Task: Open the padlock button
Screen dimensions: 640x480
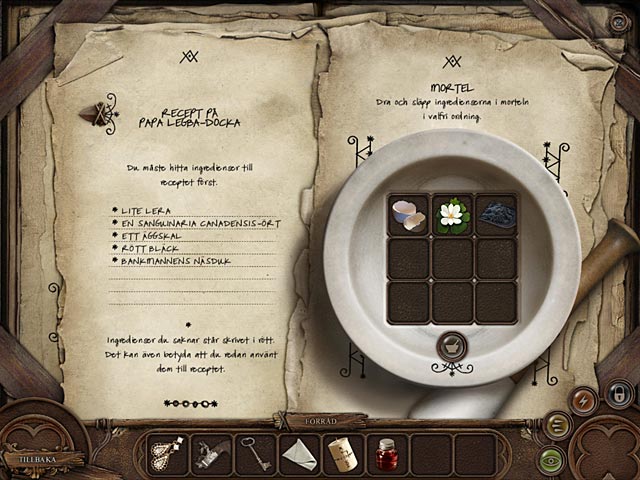Action: point(618,392)
